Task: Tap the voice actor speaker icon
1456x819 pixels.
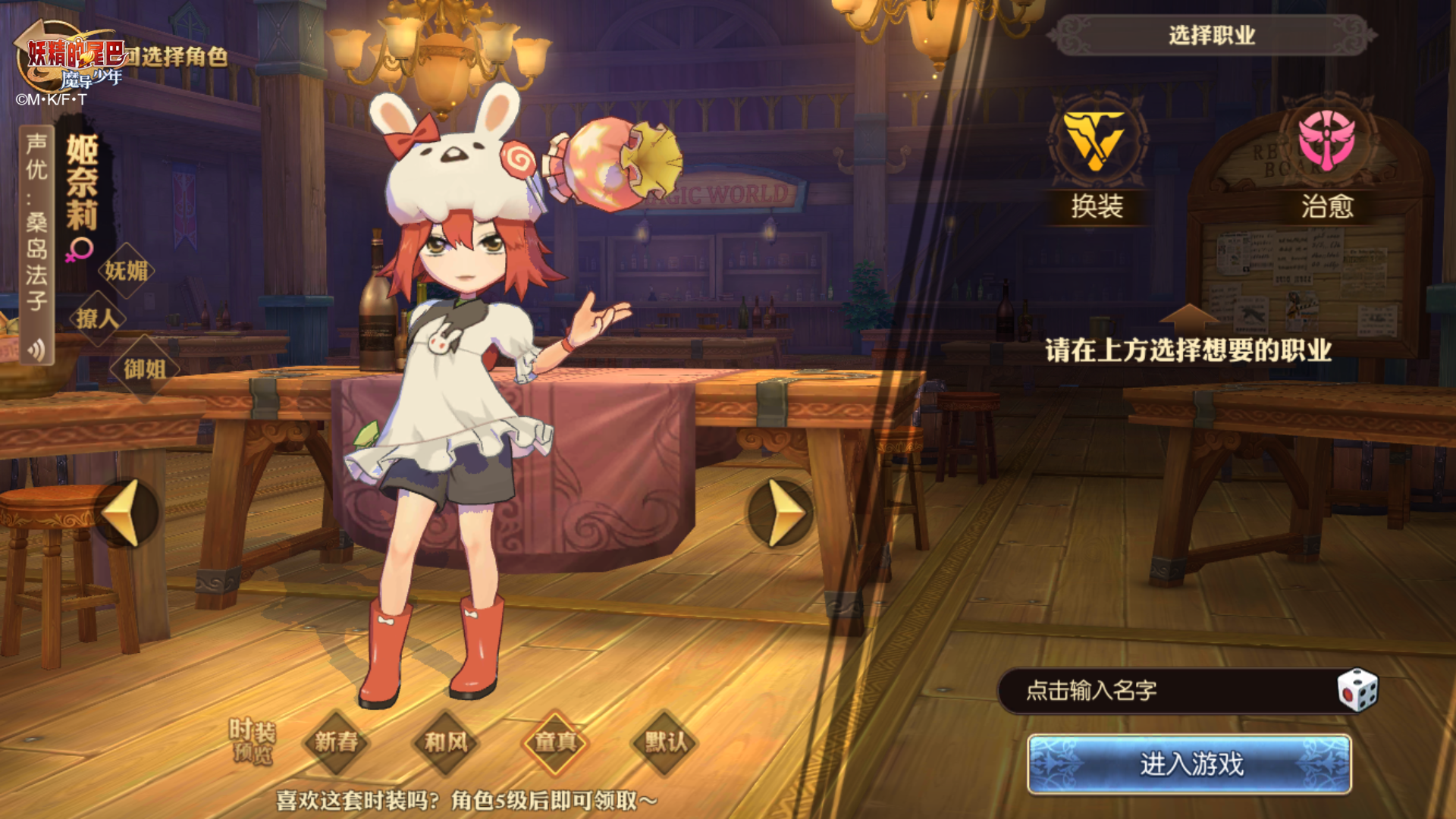Action: (x=36, y=350)
